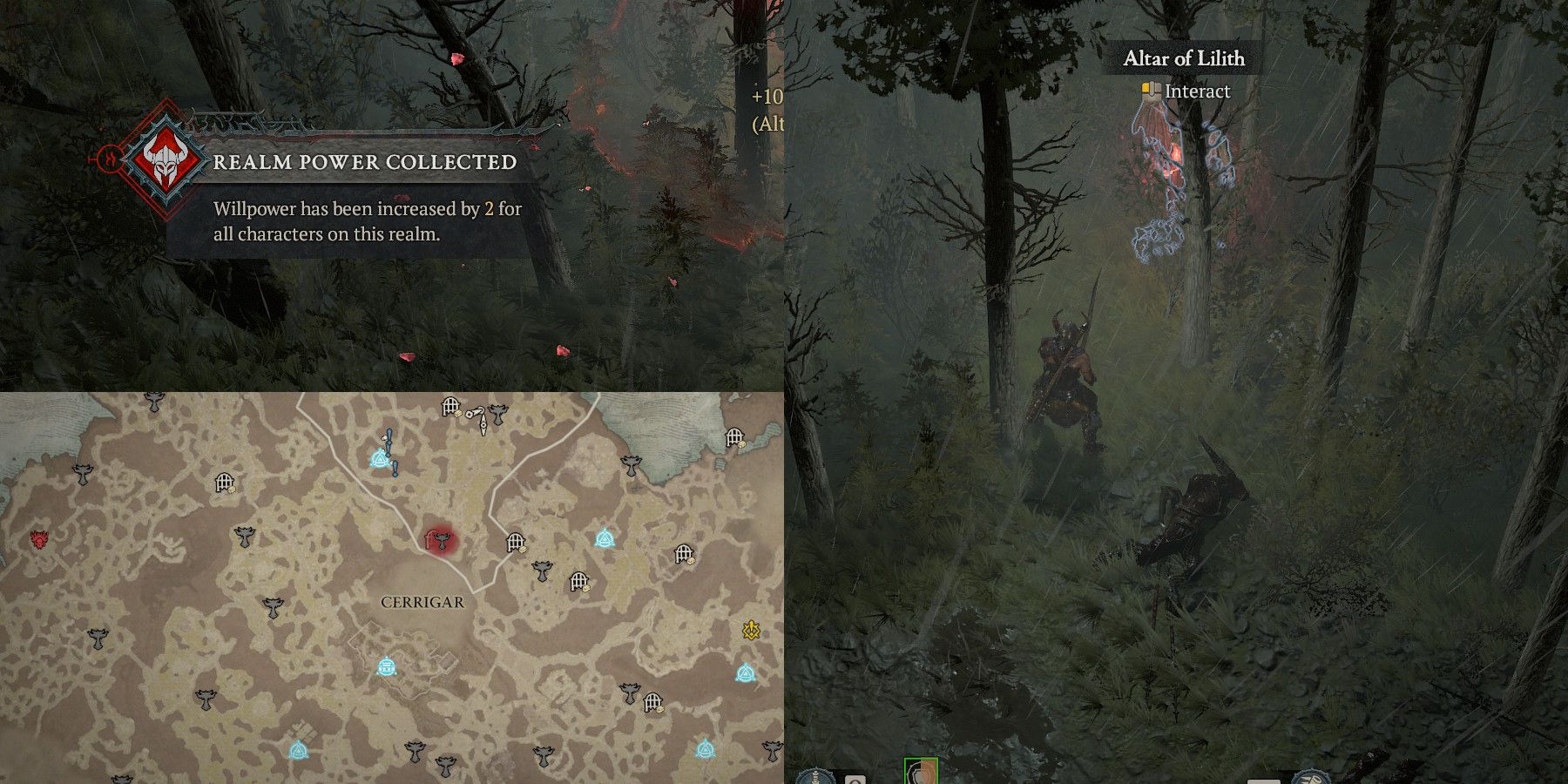1568x784 pixels.
Task: Click the red stronghold icon on the map
Action: pos(39,540)
